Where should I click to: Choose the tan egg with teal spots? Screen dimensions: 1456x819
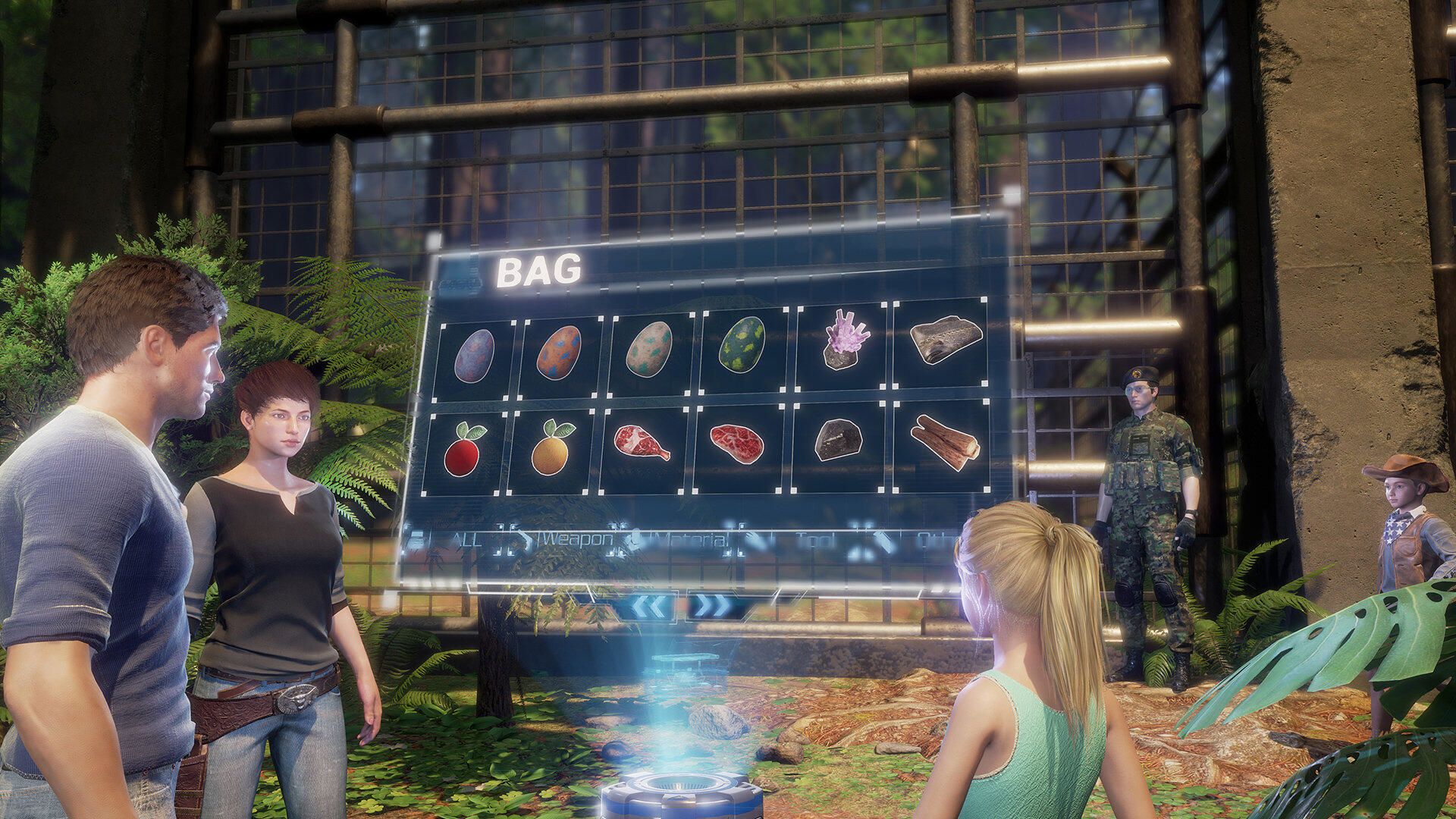[649, 349]
